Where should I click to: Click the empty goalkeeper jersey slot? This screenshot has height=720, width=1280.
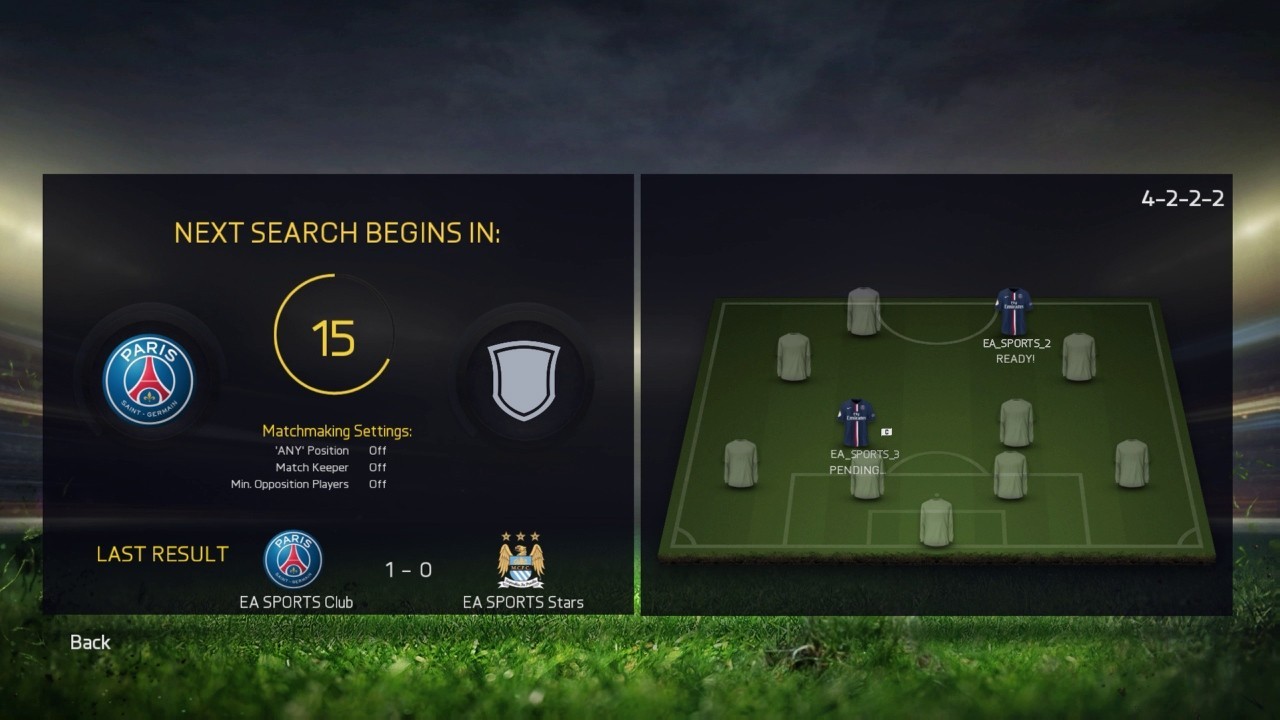click(934, 520)
